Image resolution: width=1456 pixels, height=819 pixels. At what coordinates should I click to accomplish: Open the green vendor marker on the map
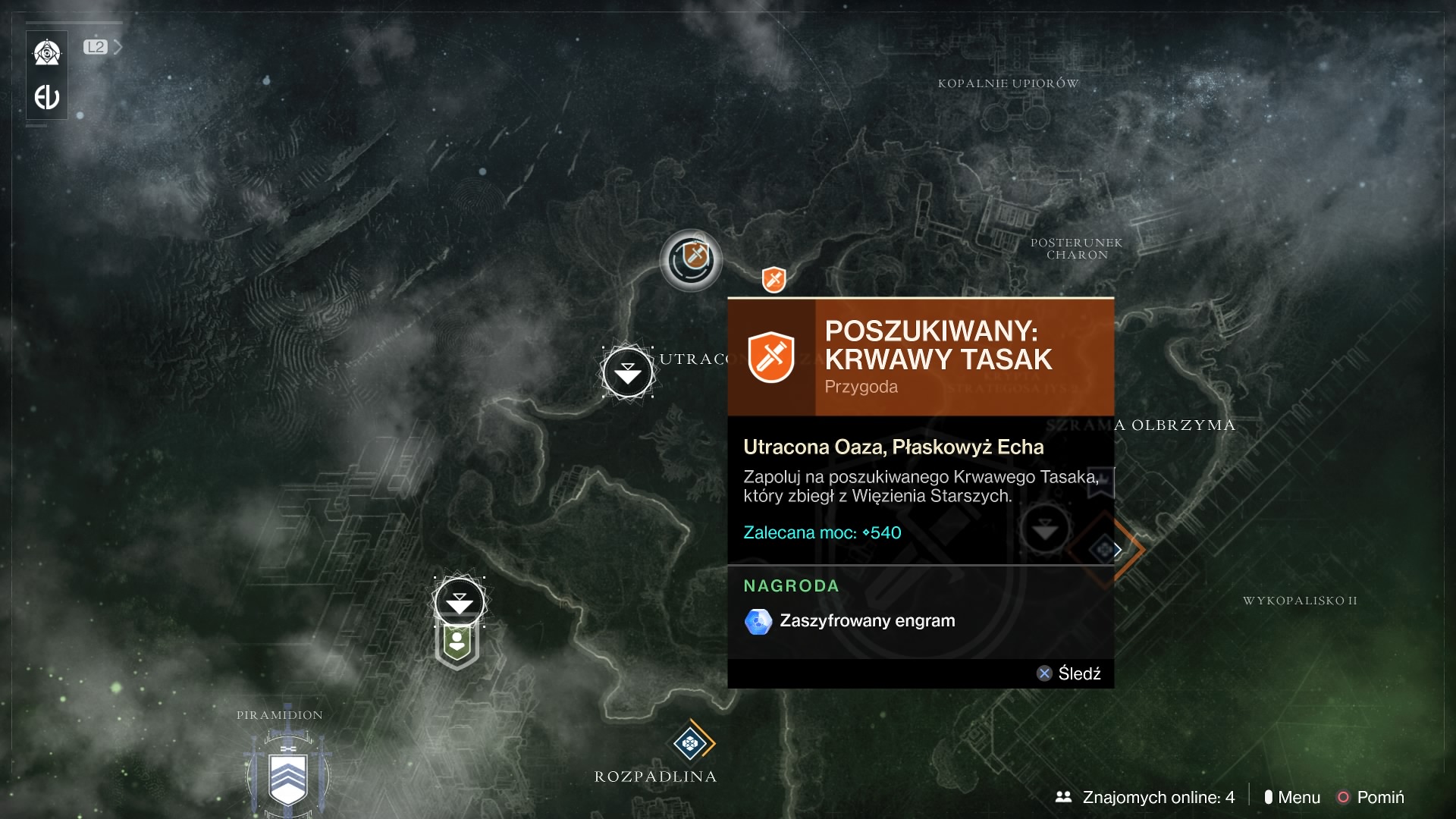(x=457, y=645)
